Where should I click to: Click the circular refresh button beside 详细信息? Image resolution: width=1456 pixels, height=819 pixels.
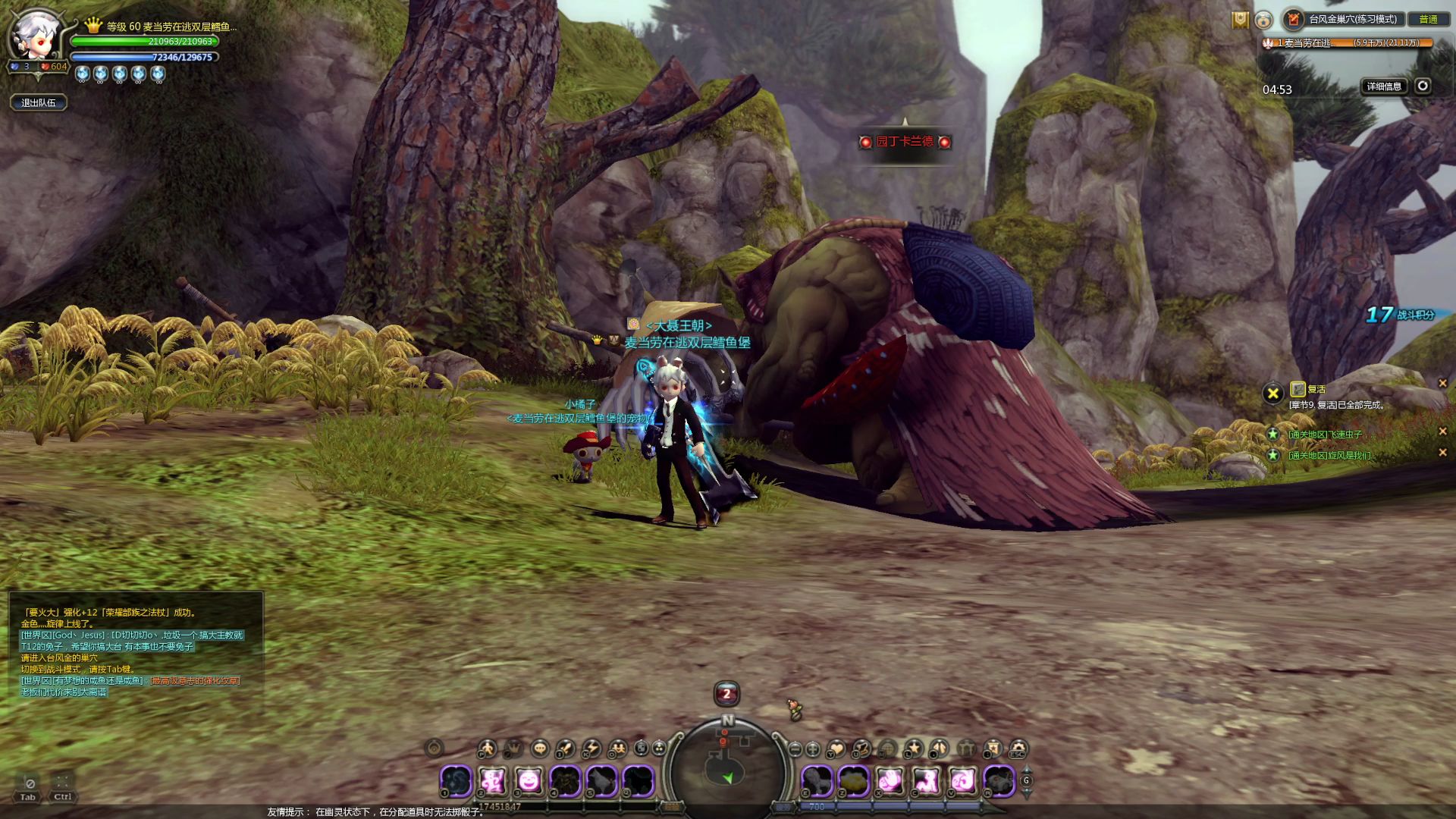click(x=1423, y=86)
